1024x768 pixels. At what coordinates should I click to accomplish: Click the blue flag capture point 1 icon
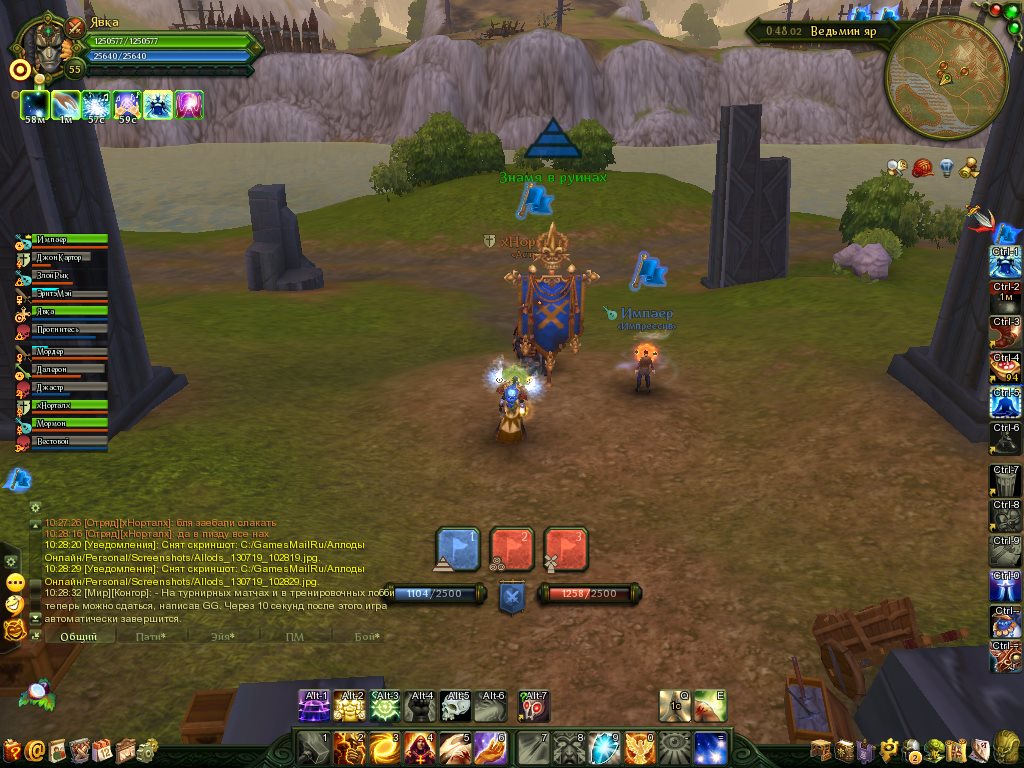pos(459,548)
